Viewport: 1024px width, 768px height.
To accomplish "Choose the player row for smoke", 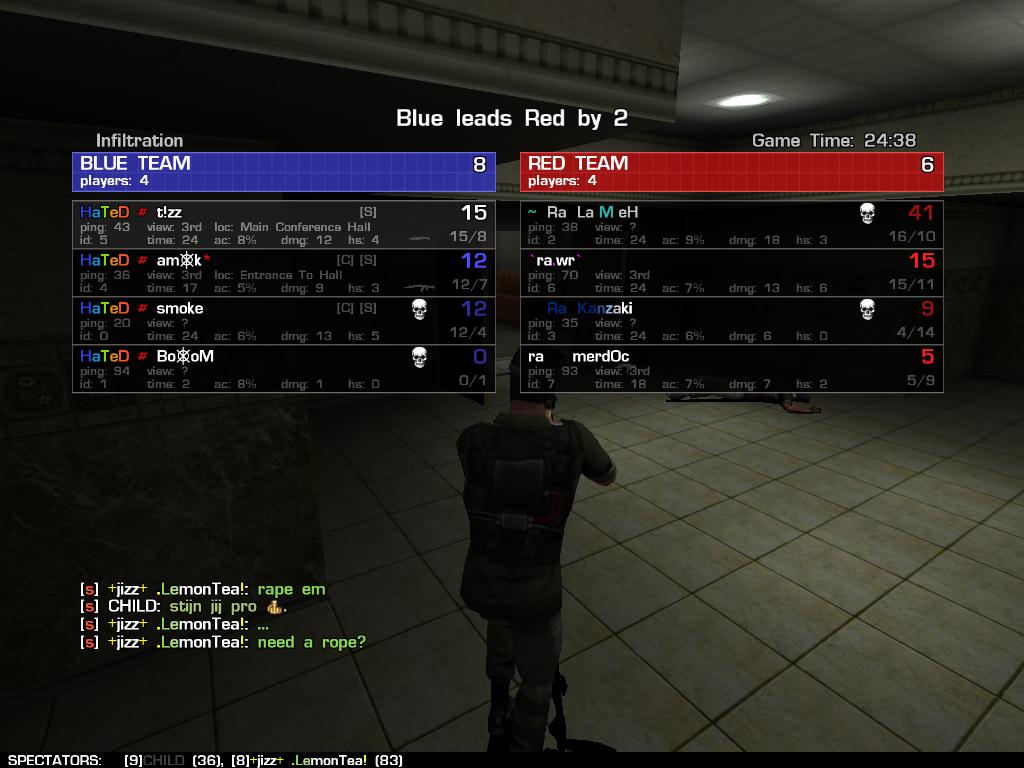I will 283,321.
